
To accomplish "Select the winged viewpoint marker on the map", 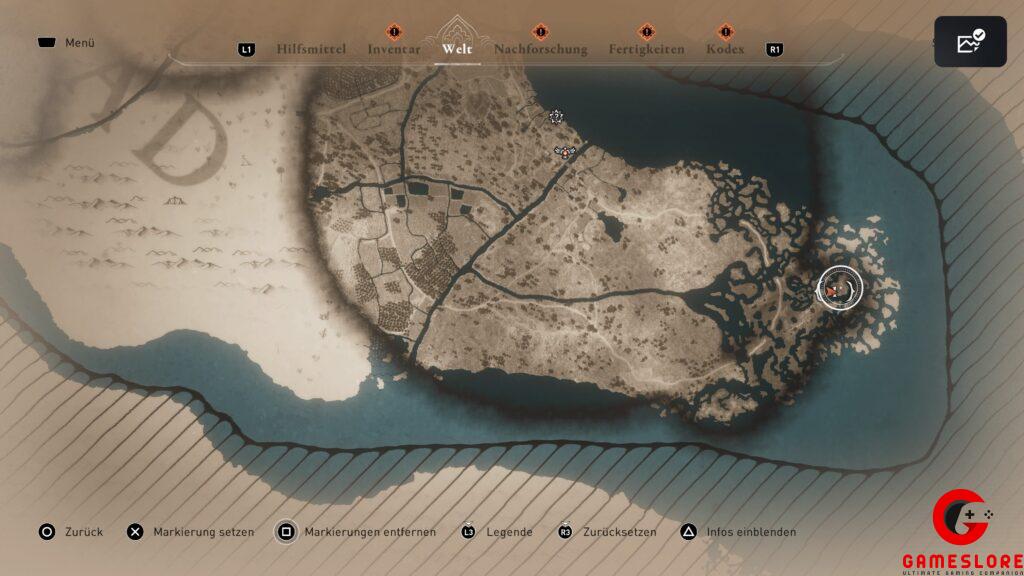I will 566,151.
